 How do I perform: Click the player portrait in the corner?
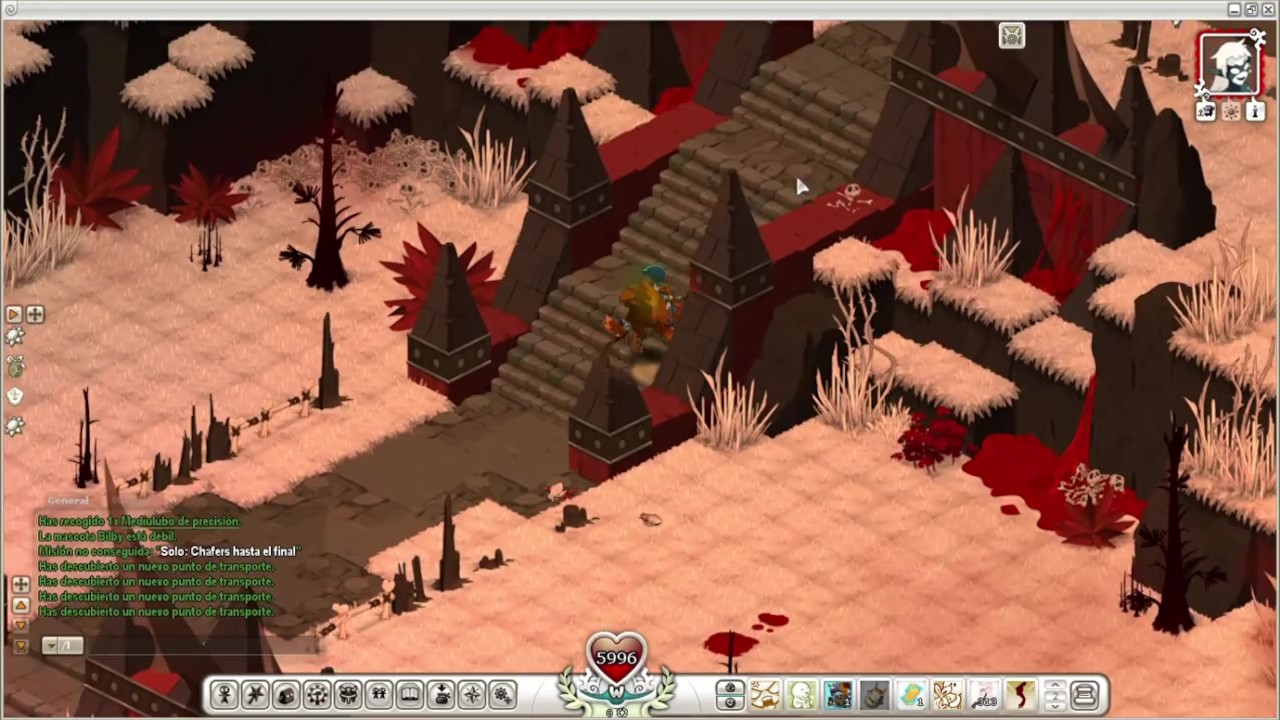[1229, 65]
